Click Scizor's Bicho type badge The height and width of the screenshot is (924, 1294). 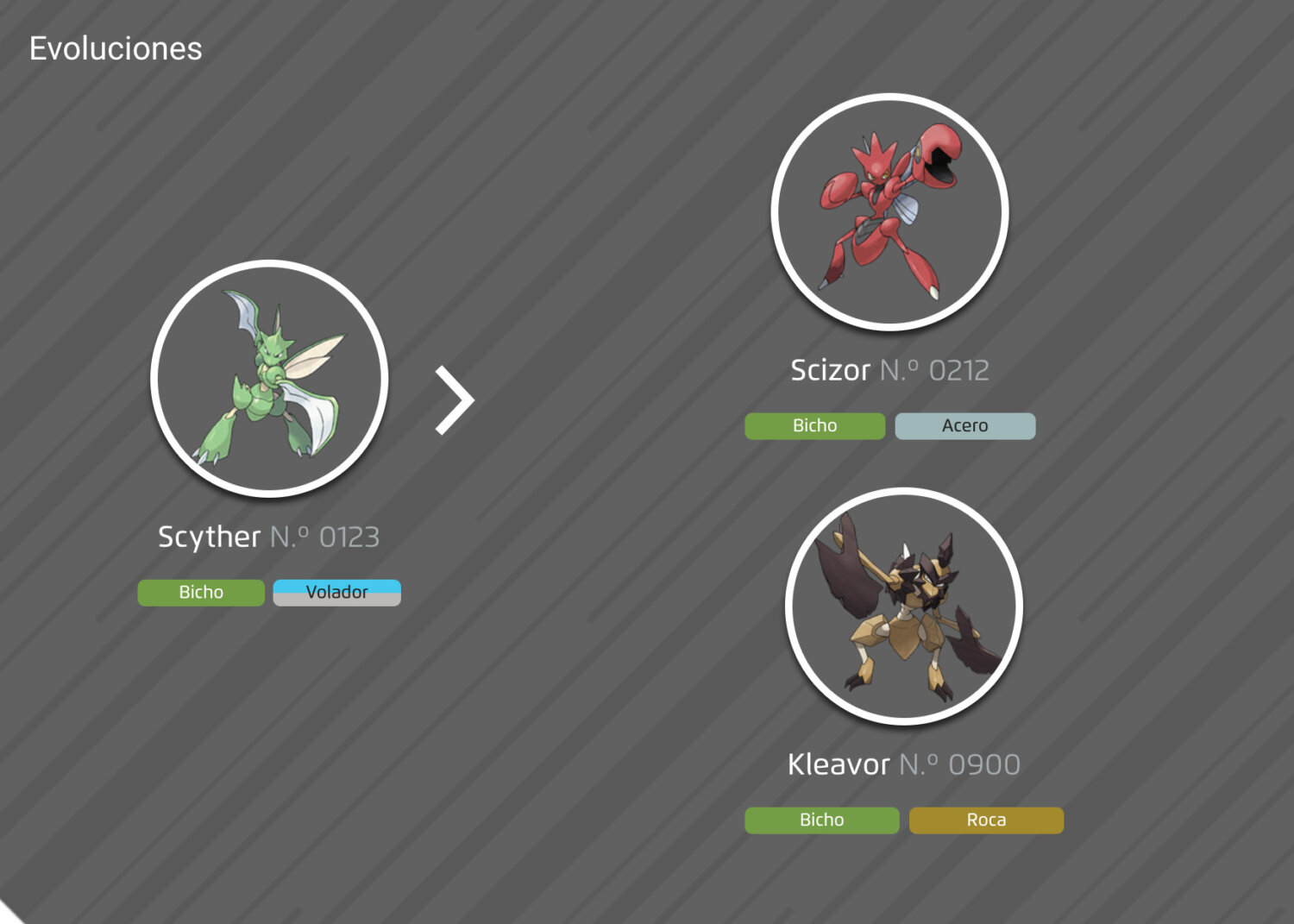point(814,425)
